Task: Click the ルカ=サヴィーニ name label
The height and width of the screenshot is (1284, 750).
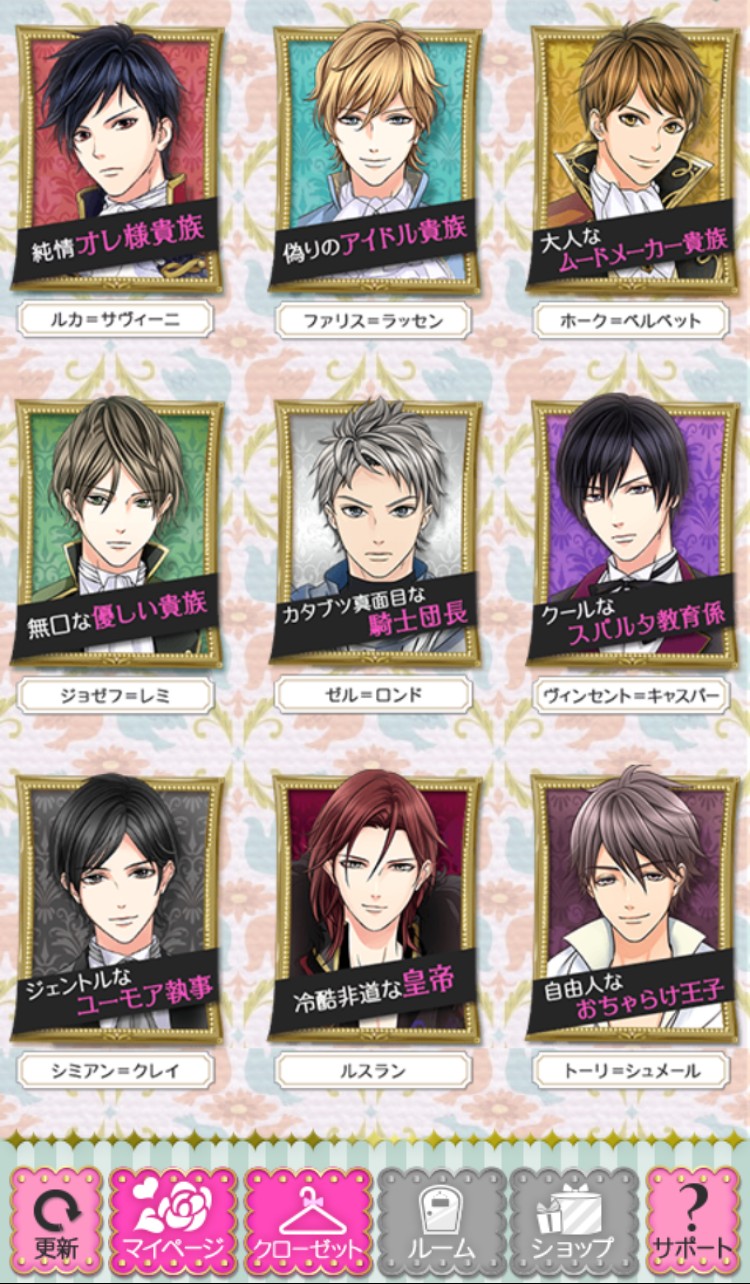Action: tap(116, 321)
